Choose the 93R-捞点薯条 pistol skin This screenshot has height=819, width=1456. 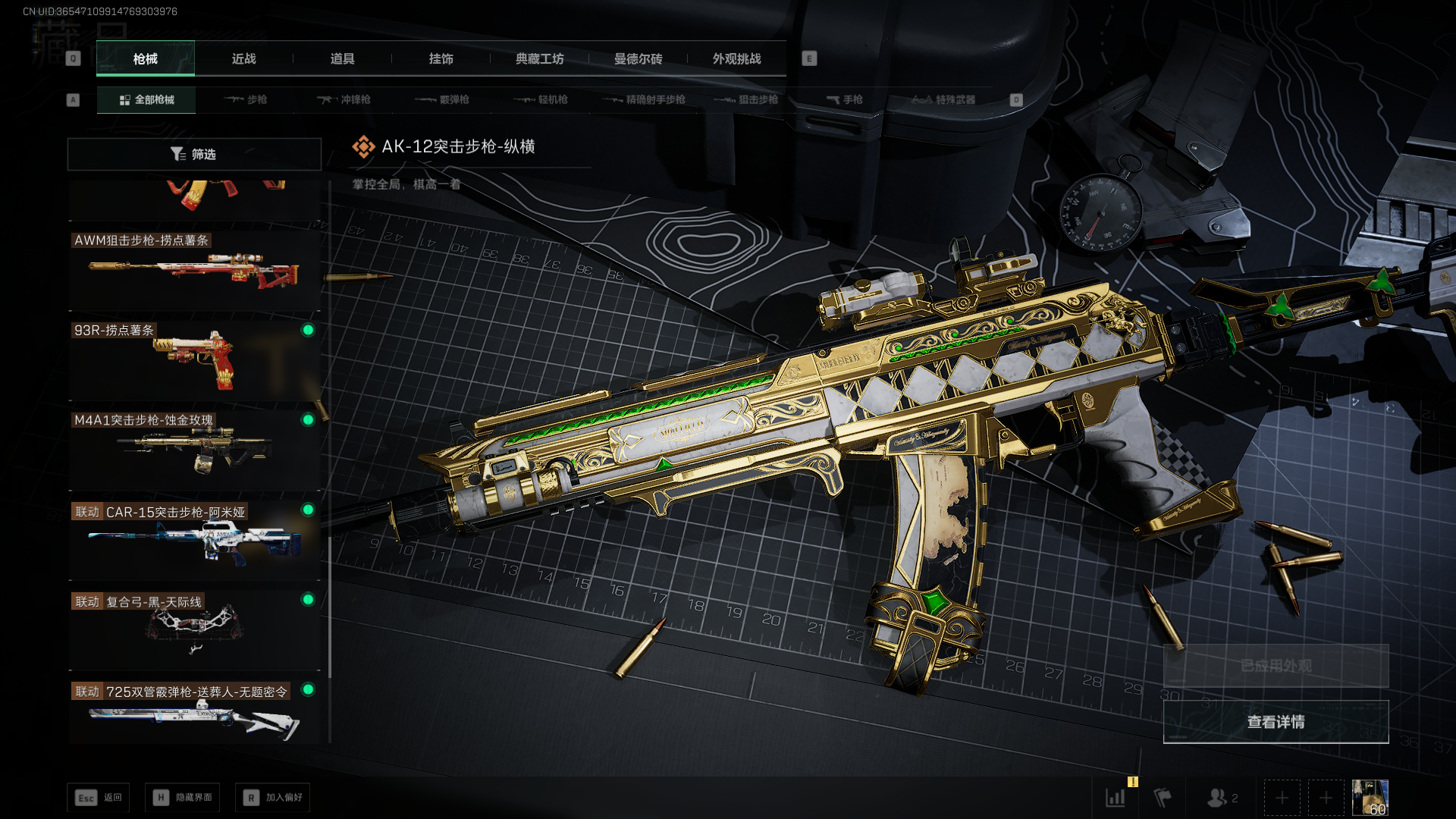point(194,359)
